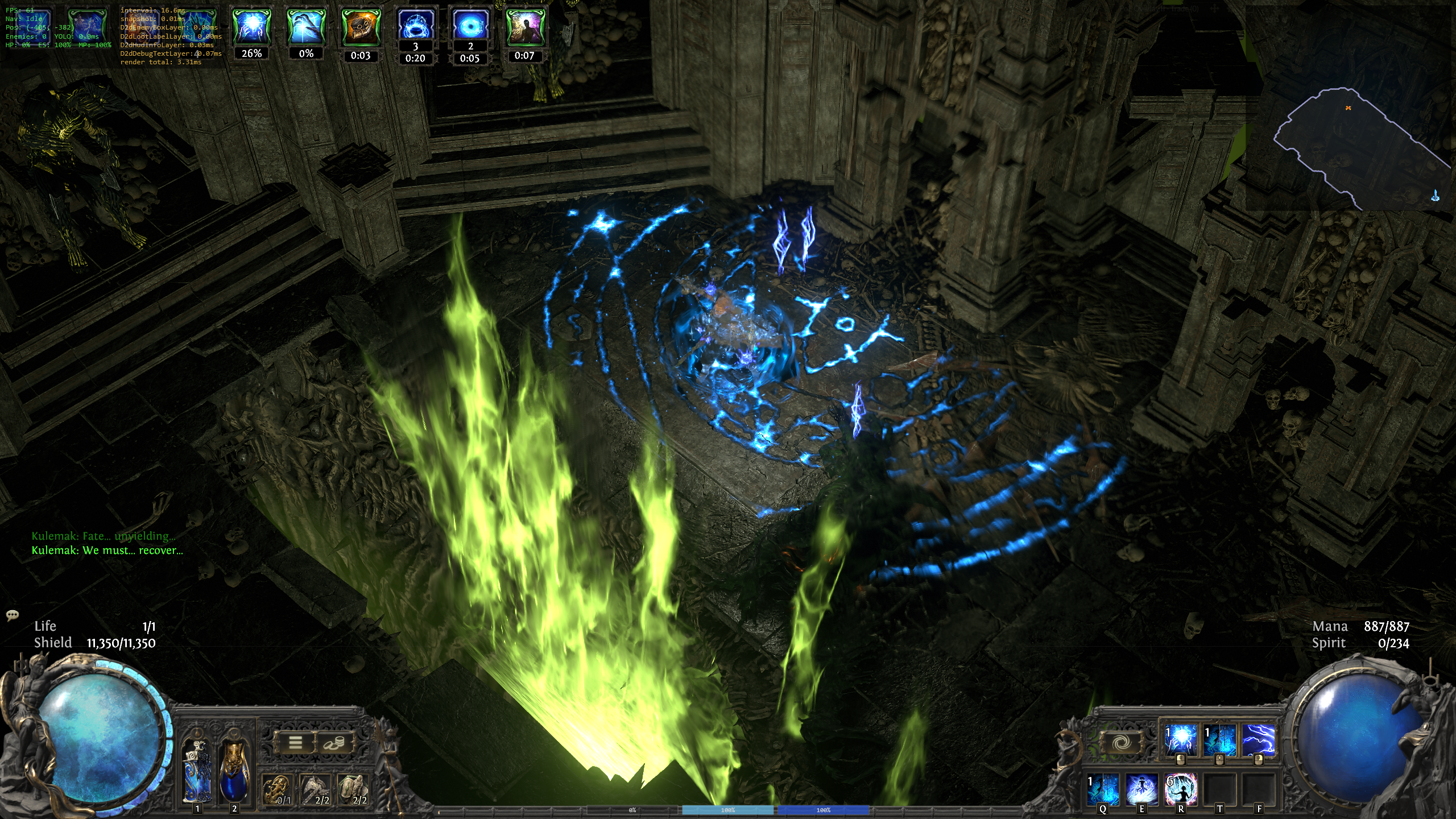Open the three-line main menu button
This screenshot has height=819, width=1456.
coord(295,742)
